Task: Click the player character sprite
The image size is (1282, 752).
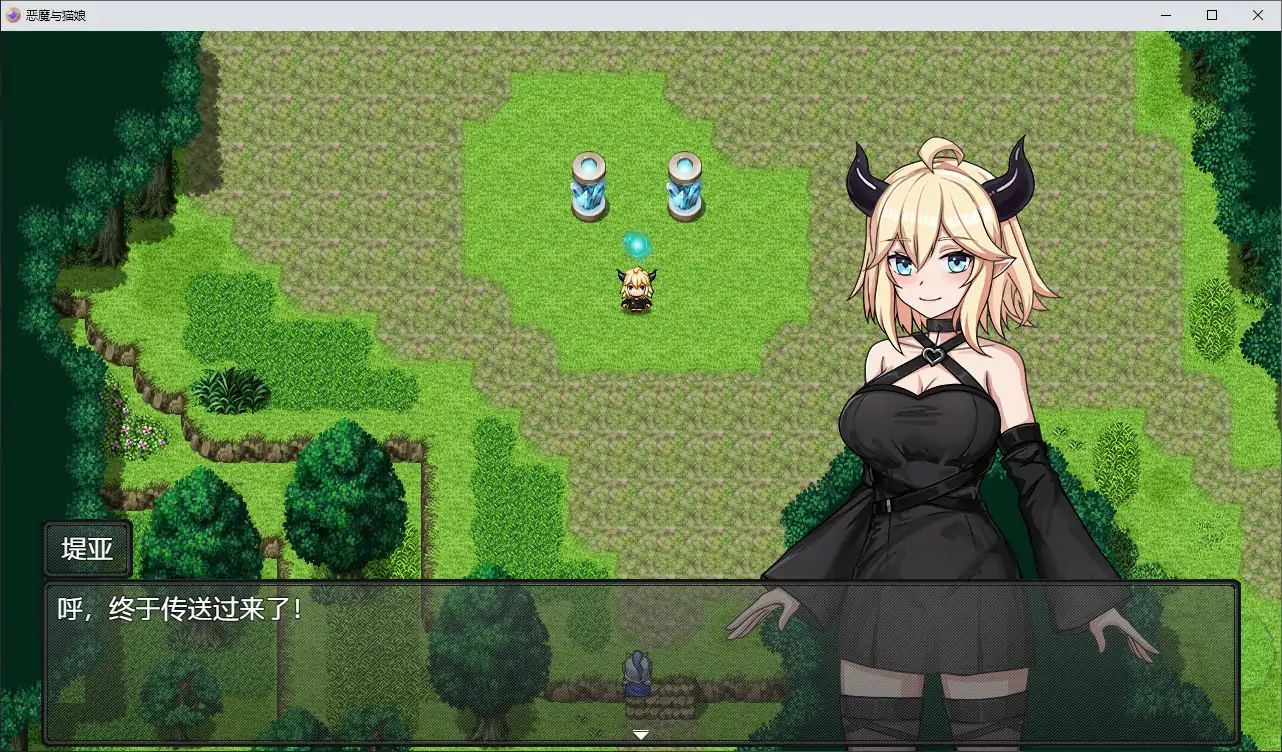Action: pos(635,288)
